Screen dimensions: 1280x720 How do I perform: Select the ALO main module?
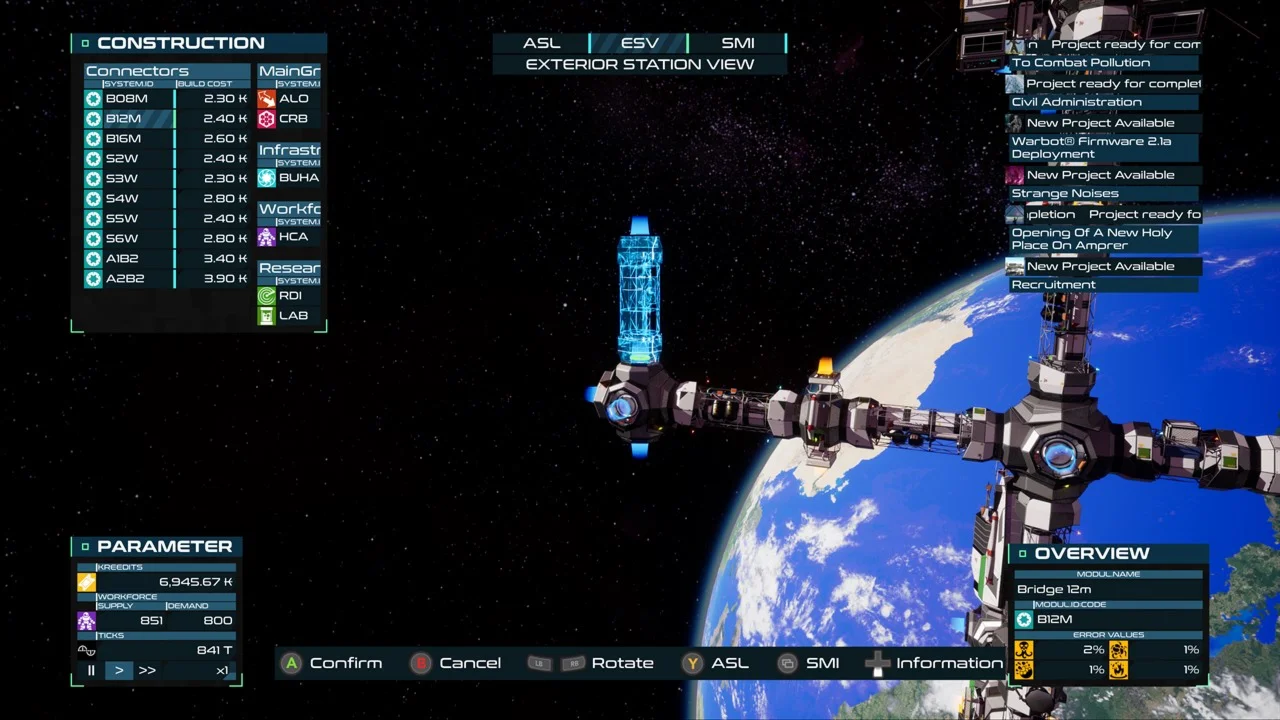tap(292, 99)
